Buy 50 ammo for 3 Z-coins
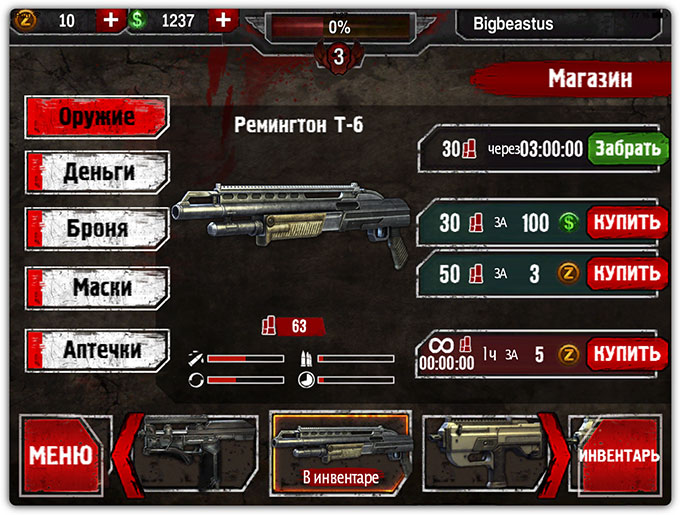Viewport: 680px width, 515px height. (x=626, y=272)
